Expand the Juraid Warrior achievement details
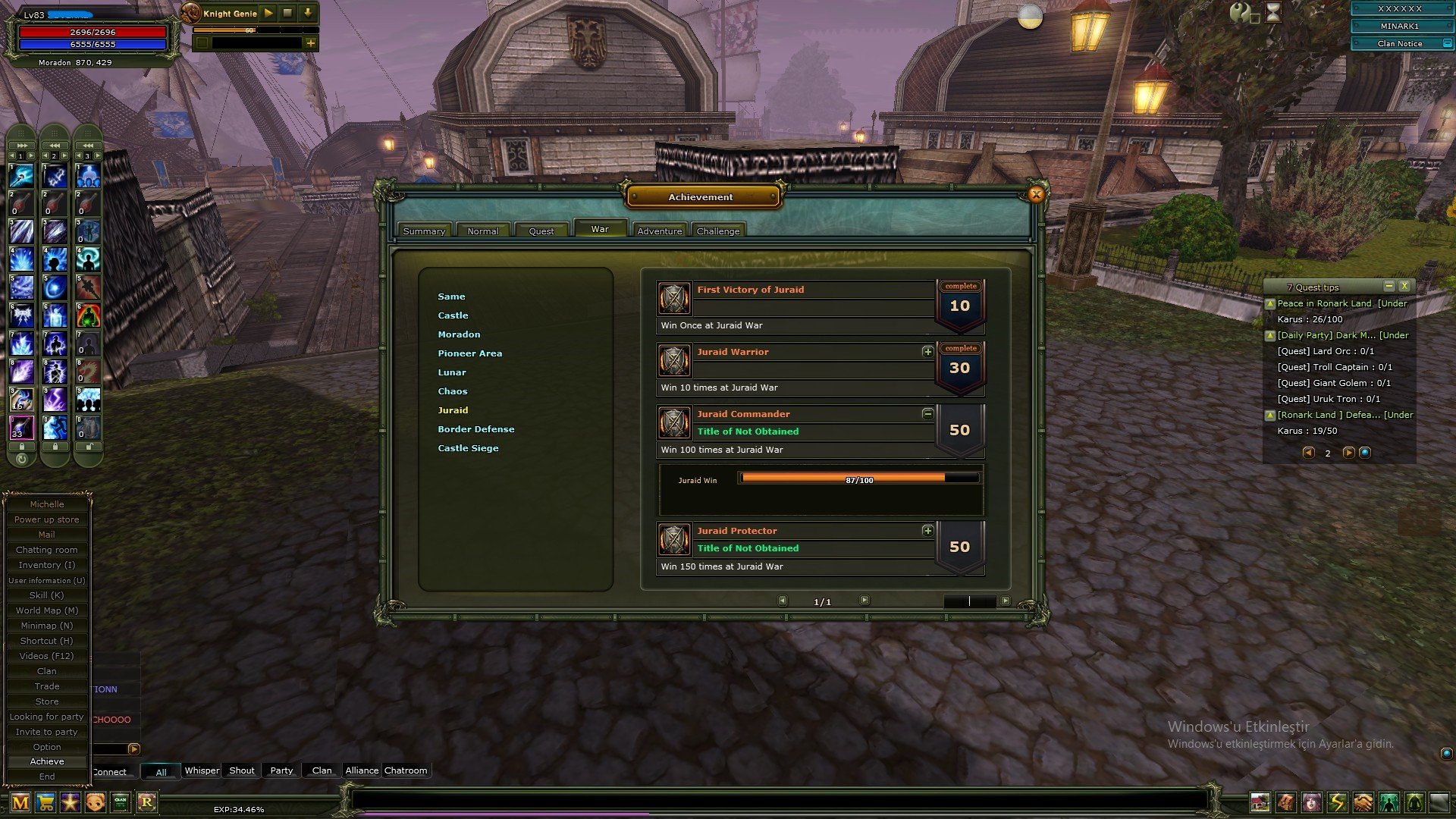1456x819 pixels. 928,352
